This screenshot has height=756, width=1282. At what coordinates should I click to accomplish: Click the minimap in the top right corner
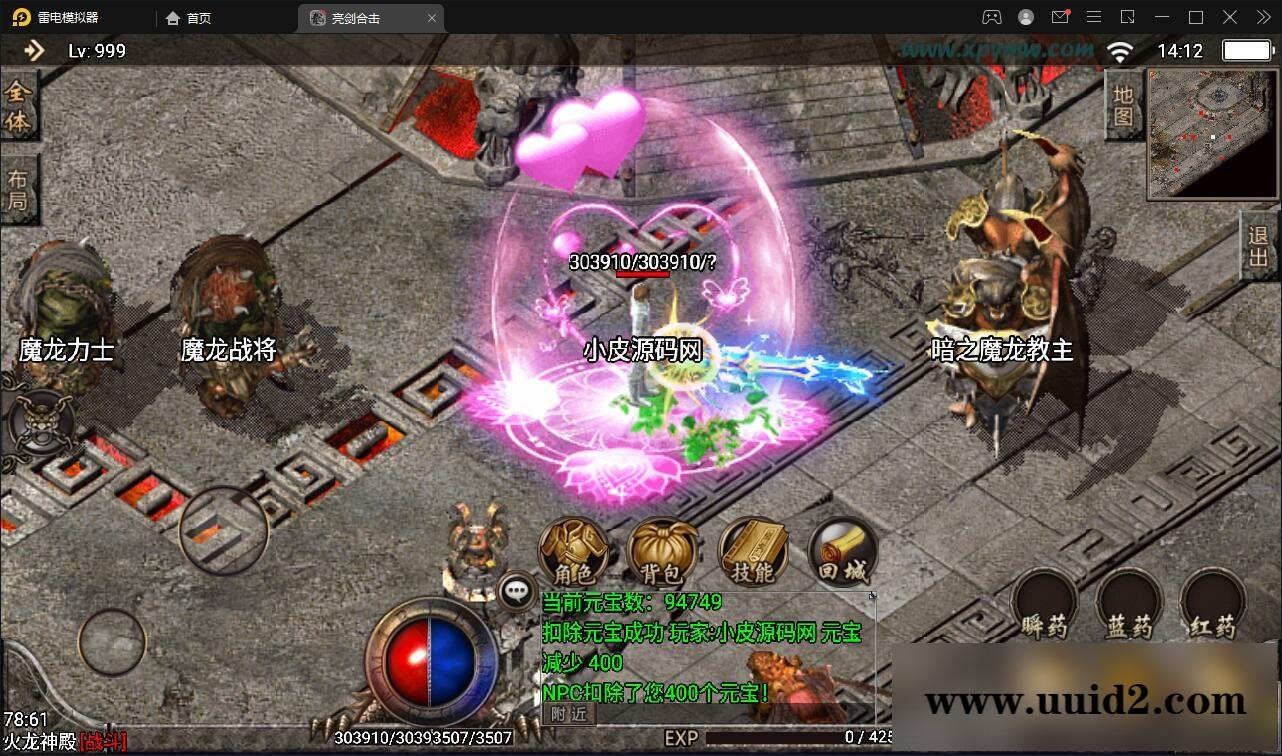click(1210, 130)
